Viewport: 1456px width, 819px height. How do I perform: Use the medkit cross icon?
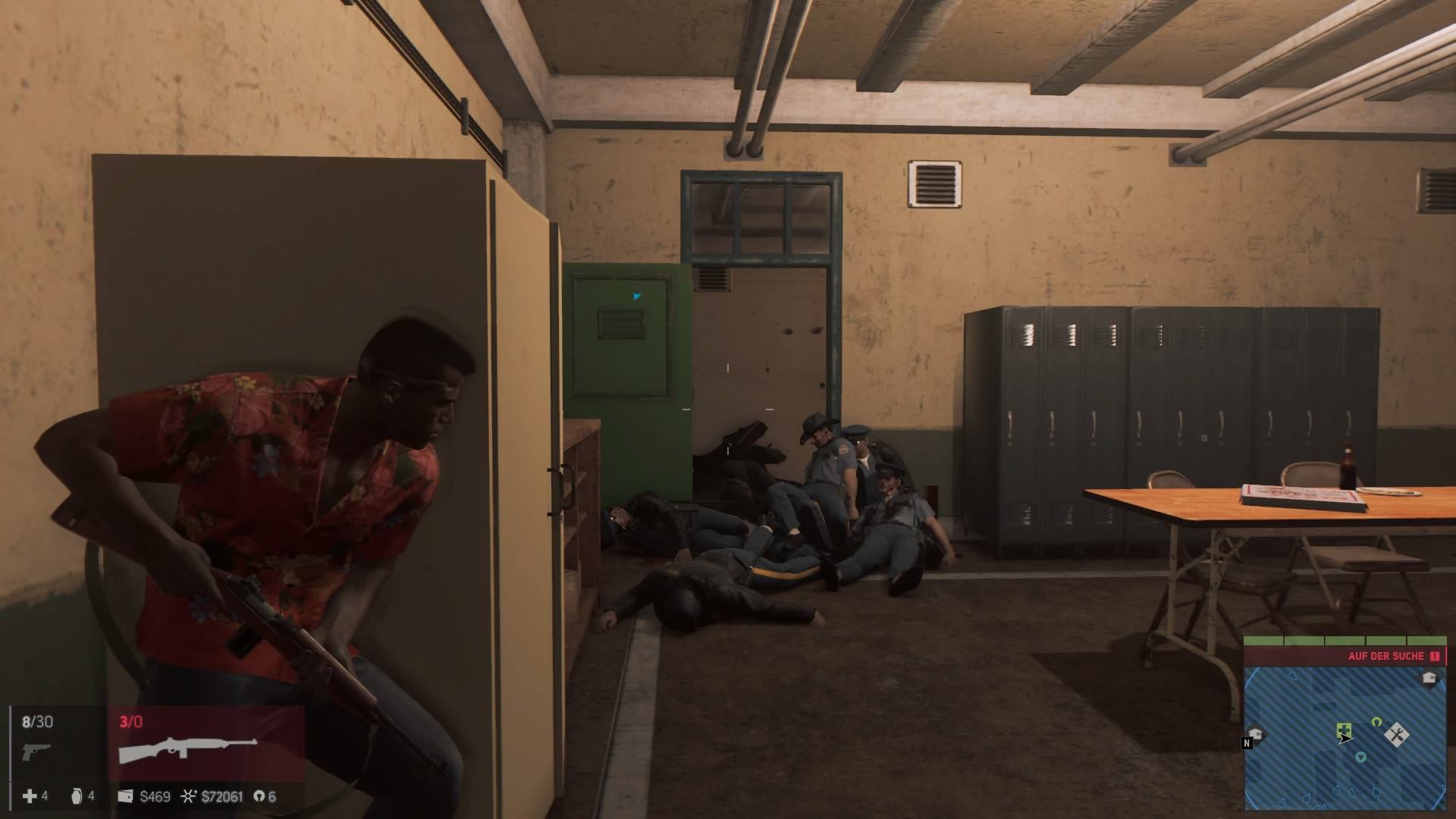30,795
